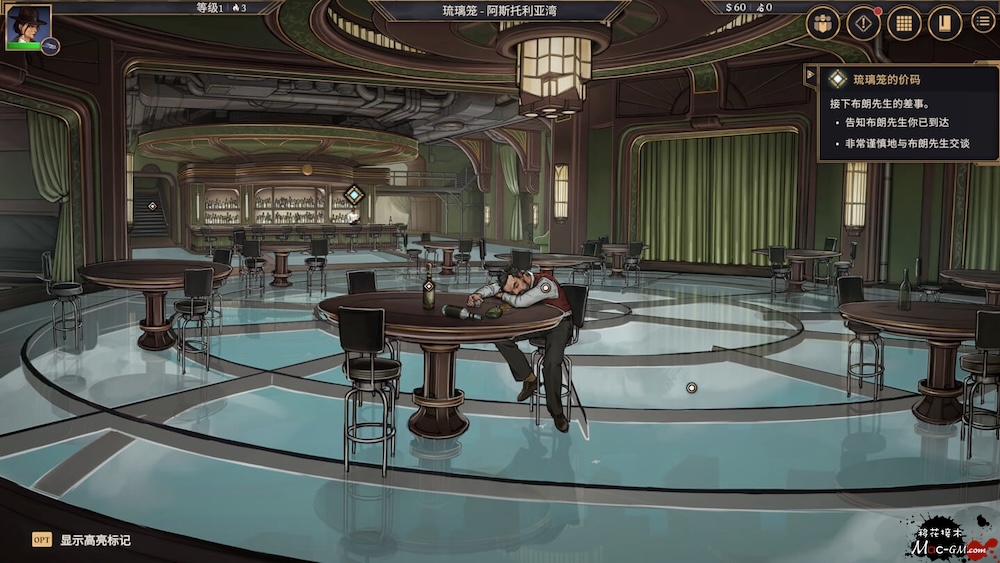Viewport: 1000px width, 563px height.
Task: Open the inventory grid icon
Action: [x=904, y=23]
